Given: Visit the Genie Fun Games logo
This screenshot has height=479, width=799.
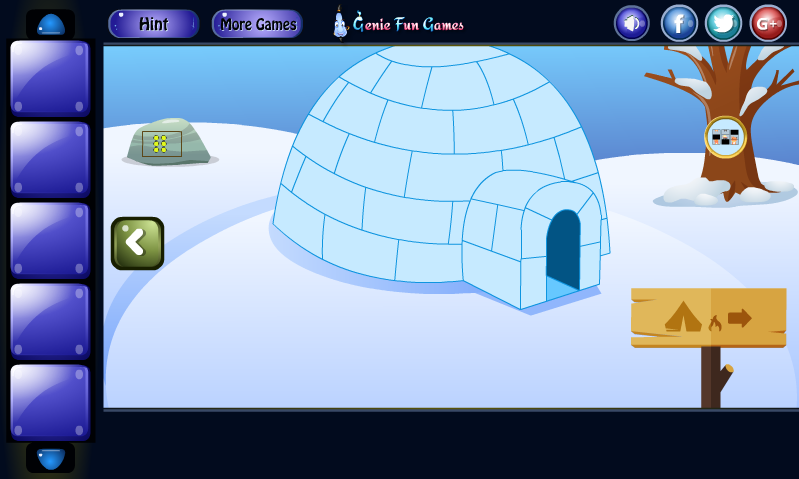Looking at the screenshot, I should click(398, 23).
